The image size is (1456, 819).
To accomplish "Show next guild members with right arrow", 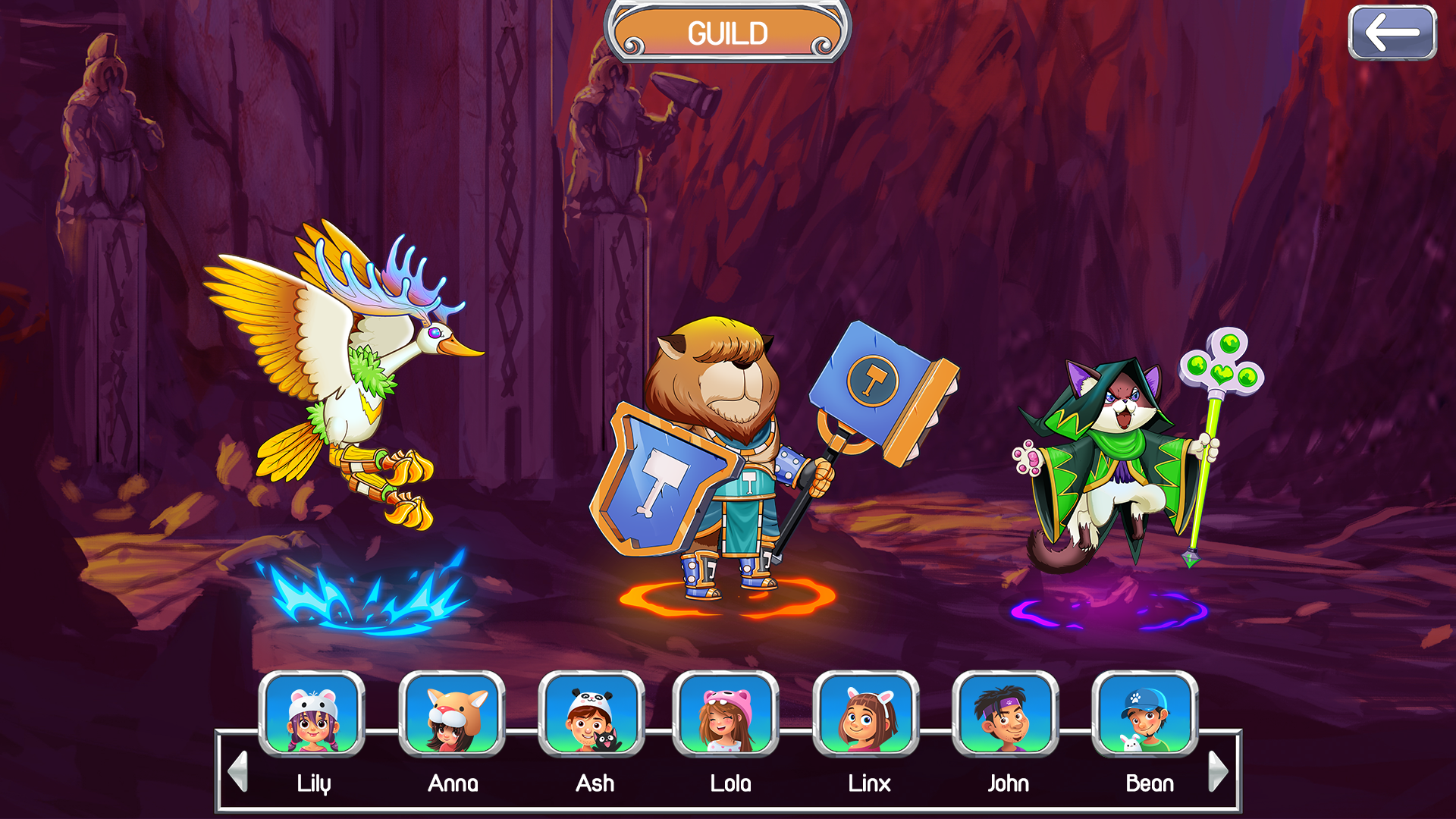I will pyautogui.click(x=1217, y=771).
